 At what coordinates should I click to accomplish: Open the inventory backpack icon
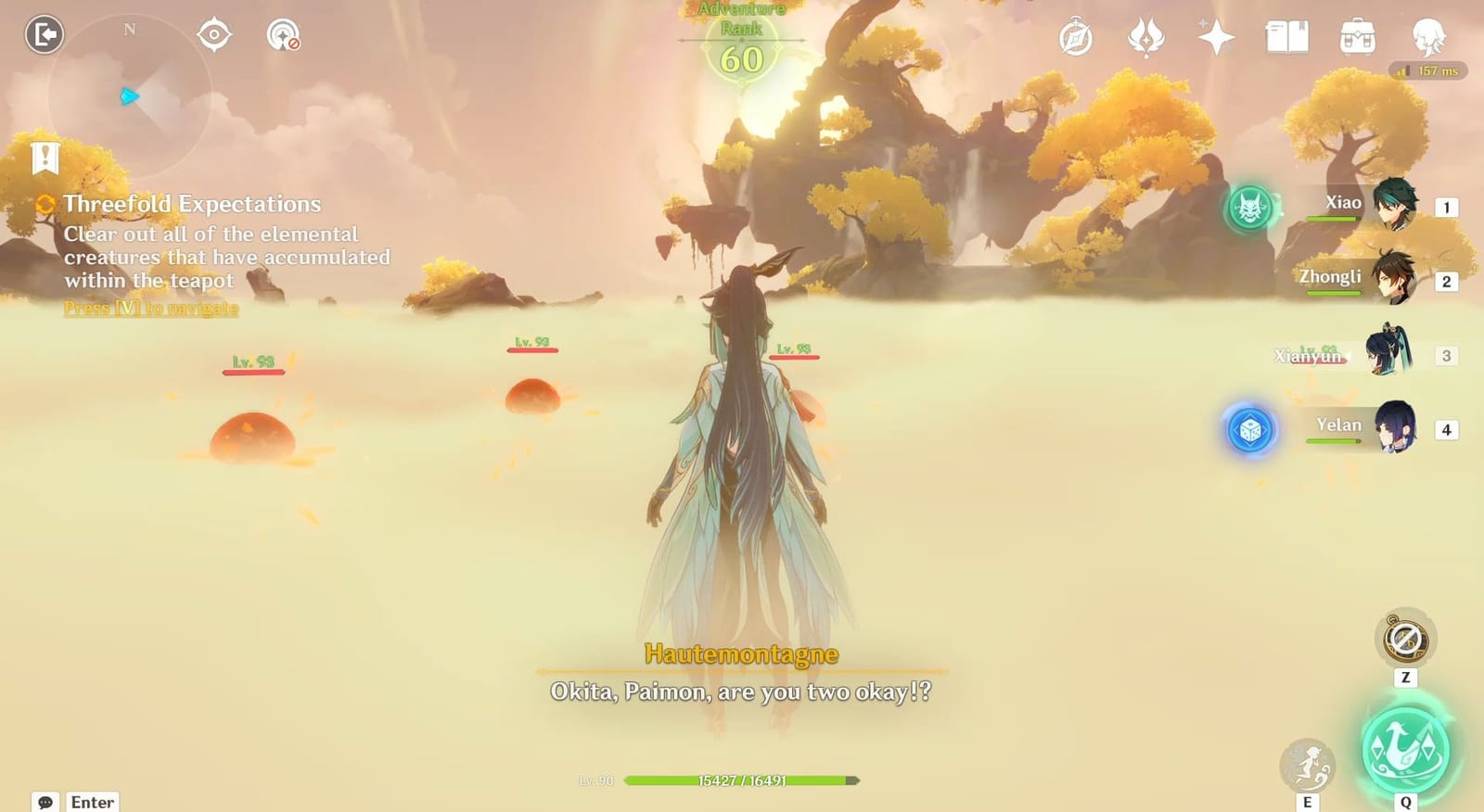tap(1356, 37)
